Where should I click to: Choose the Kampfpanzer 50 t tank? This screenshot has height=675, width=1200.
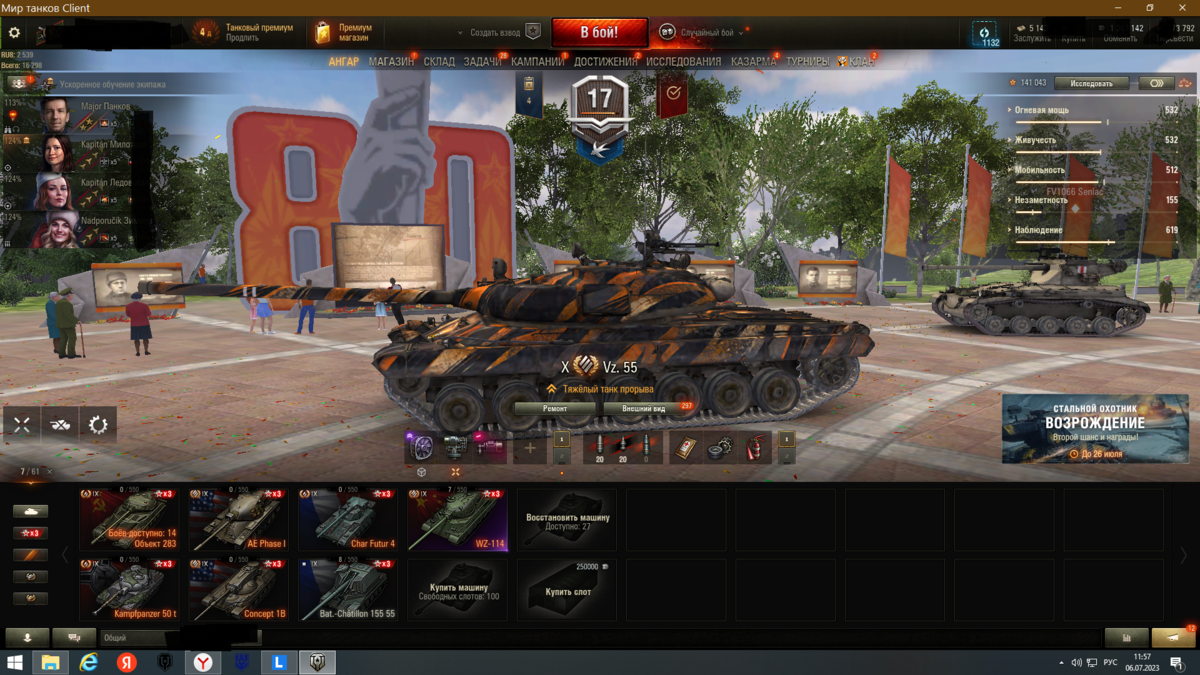point(130,590)
